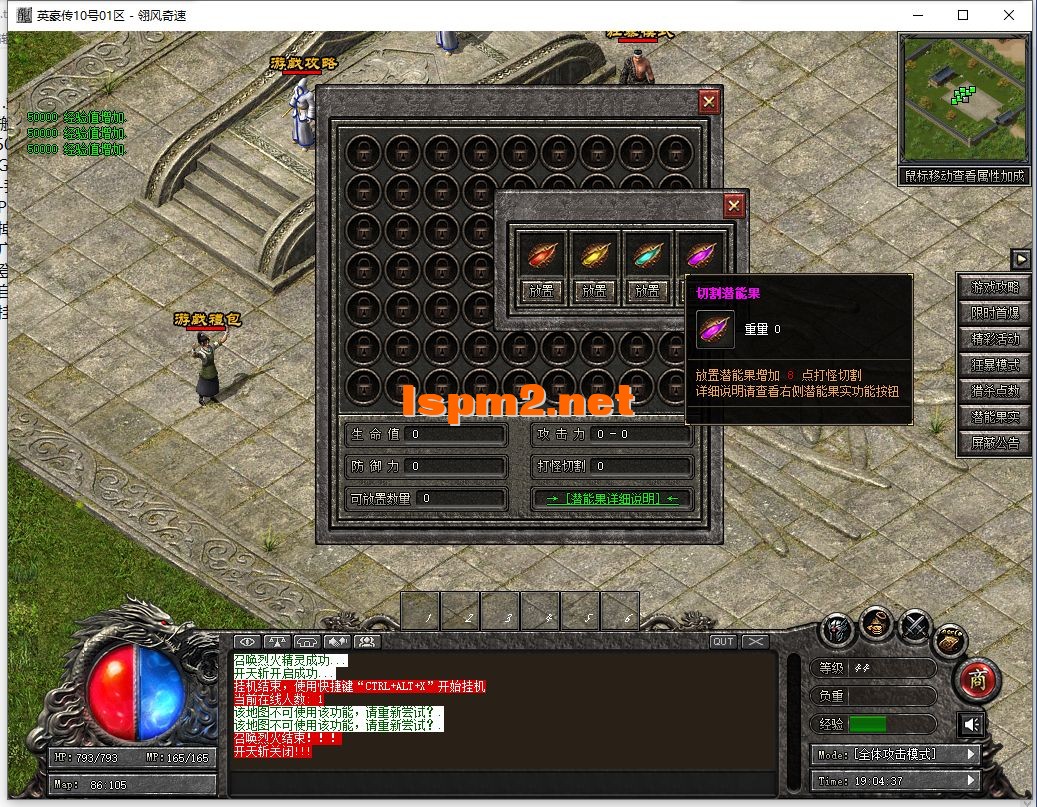Select the purple potential fruit icon
Viewport: 1037px width, 807px height.
[700, 255]
